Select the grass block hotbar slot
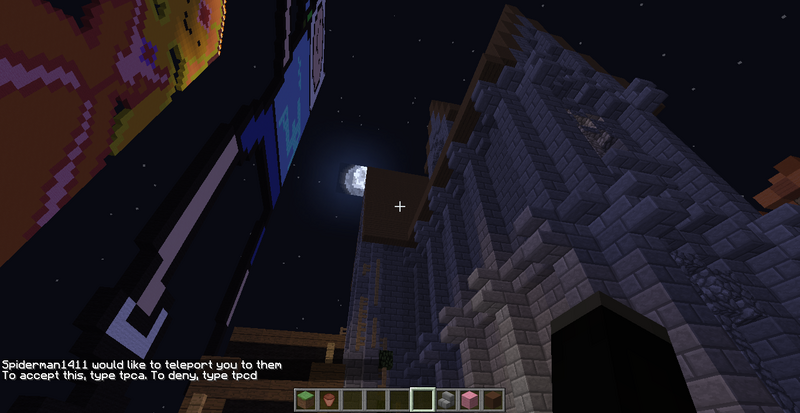The image size is (800, 413). tap(304, 401)
